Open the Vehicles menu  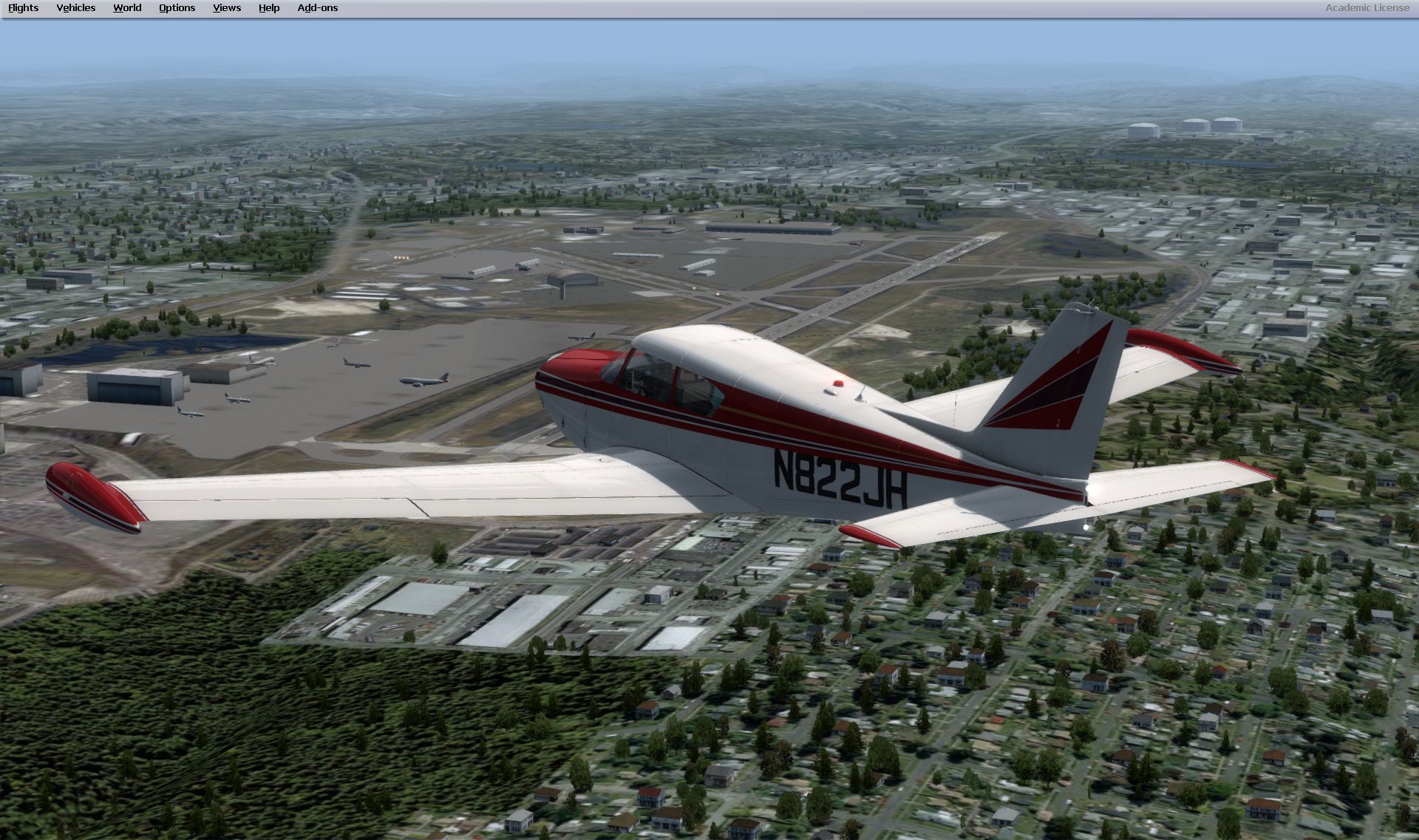[x=76, y=8]
